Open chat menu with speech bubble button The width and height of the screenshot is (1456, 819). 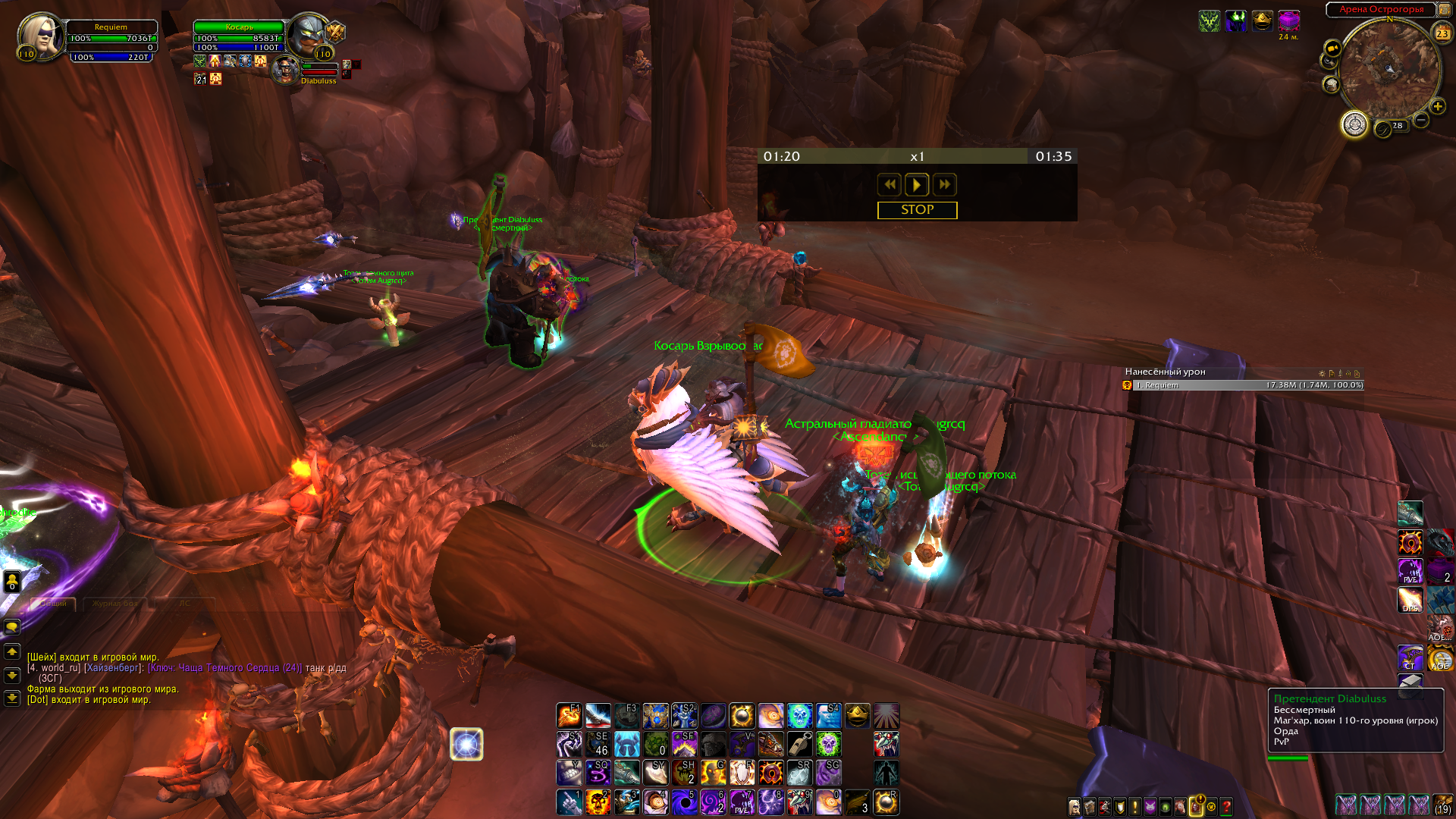coord(12,626)
